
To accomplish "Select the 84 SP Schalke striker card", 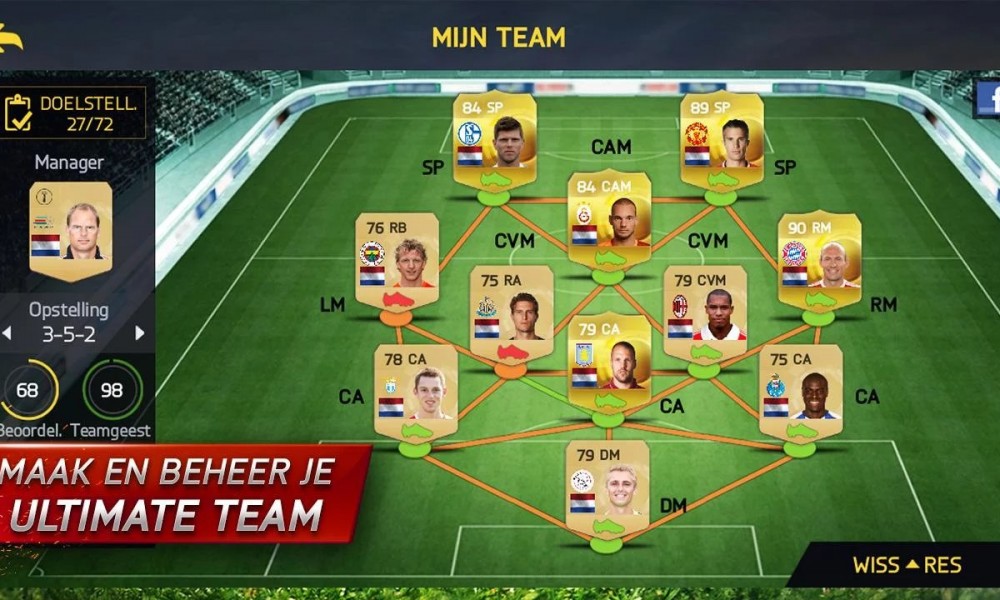I will [x=494, y=137].
